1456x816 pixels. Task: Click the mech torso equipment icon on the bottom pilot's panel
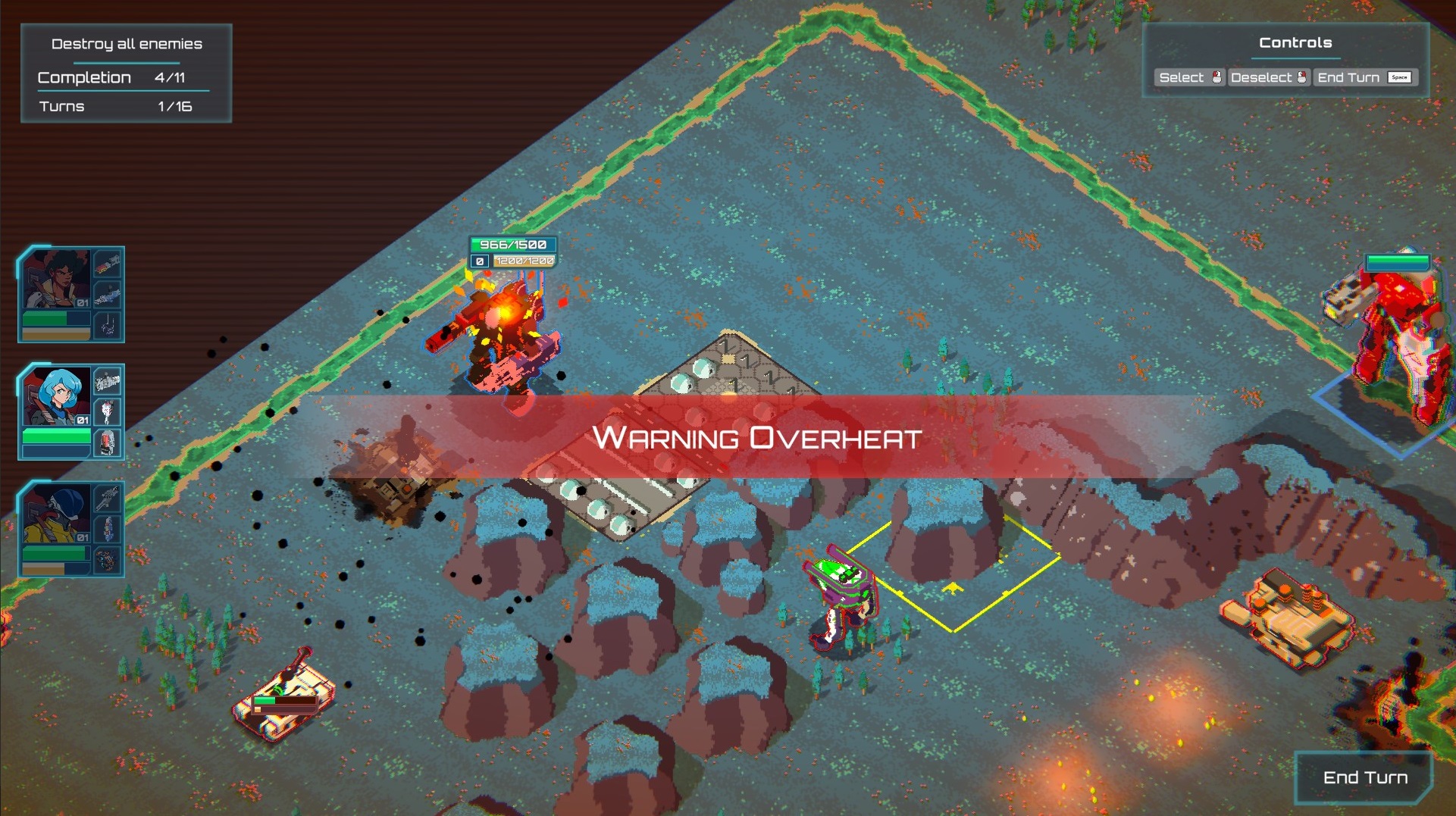[x=108, y=530]
